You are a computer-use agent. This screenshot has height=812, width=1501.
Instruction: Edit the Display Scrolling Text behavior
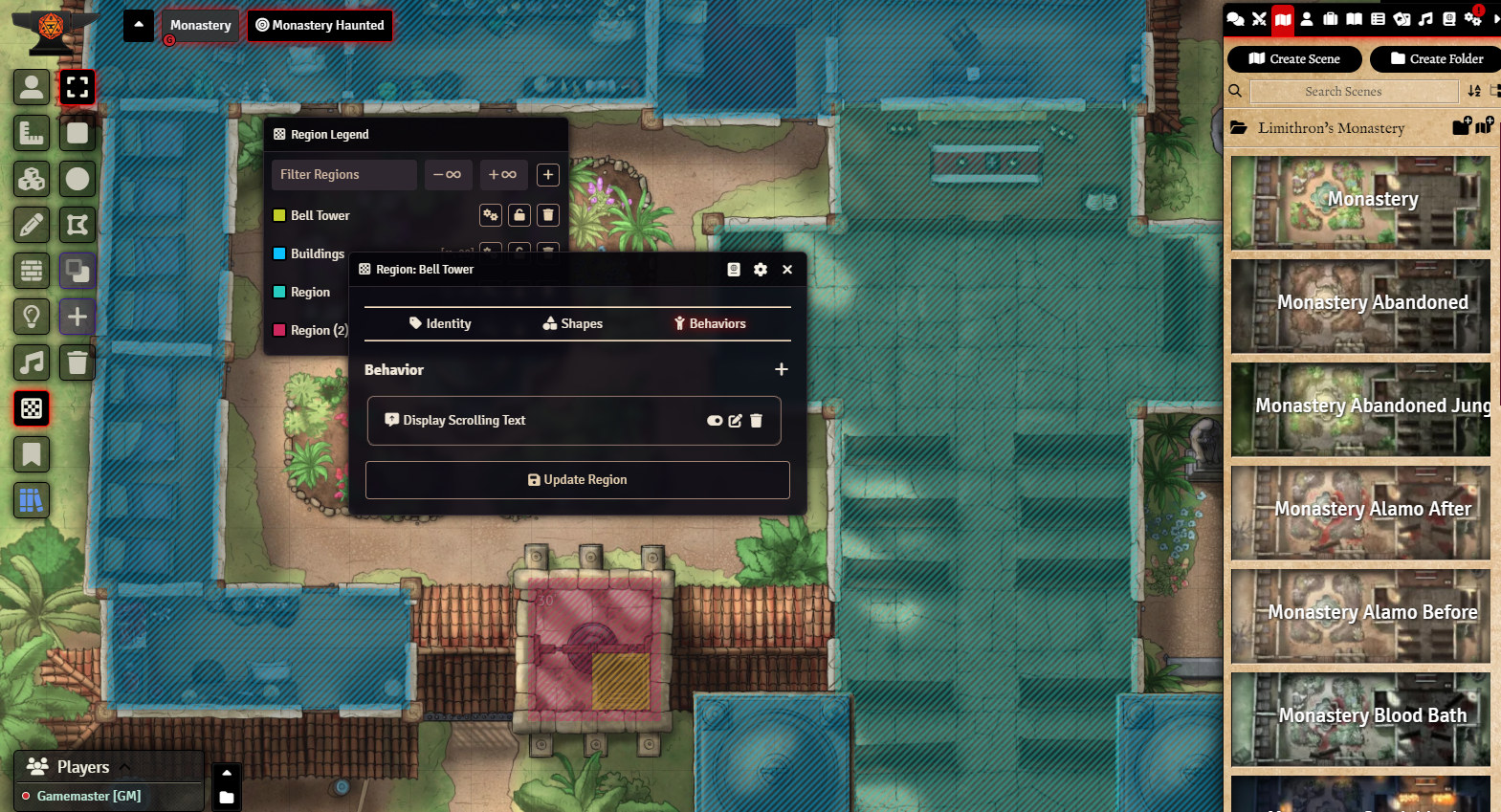[x=735, y=421]
